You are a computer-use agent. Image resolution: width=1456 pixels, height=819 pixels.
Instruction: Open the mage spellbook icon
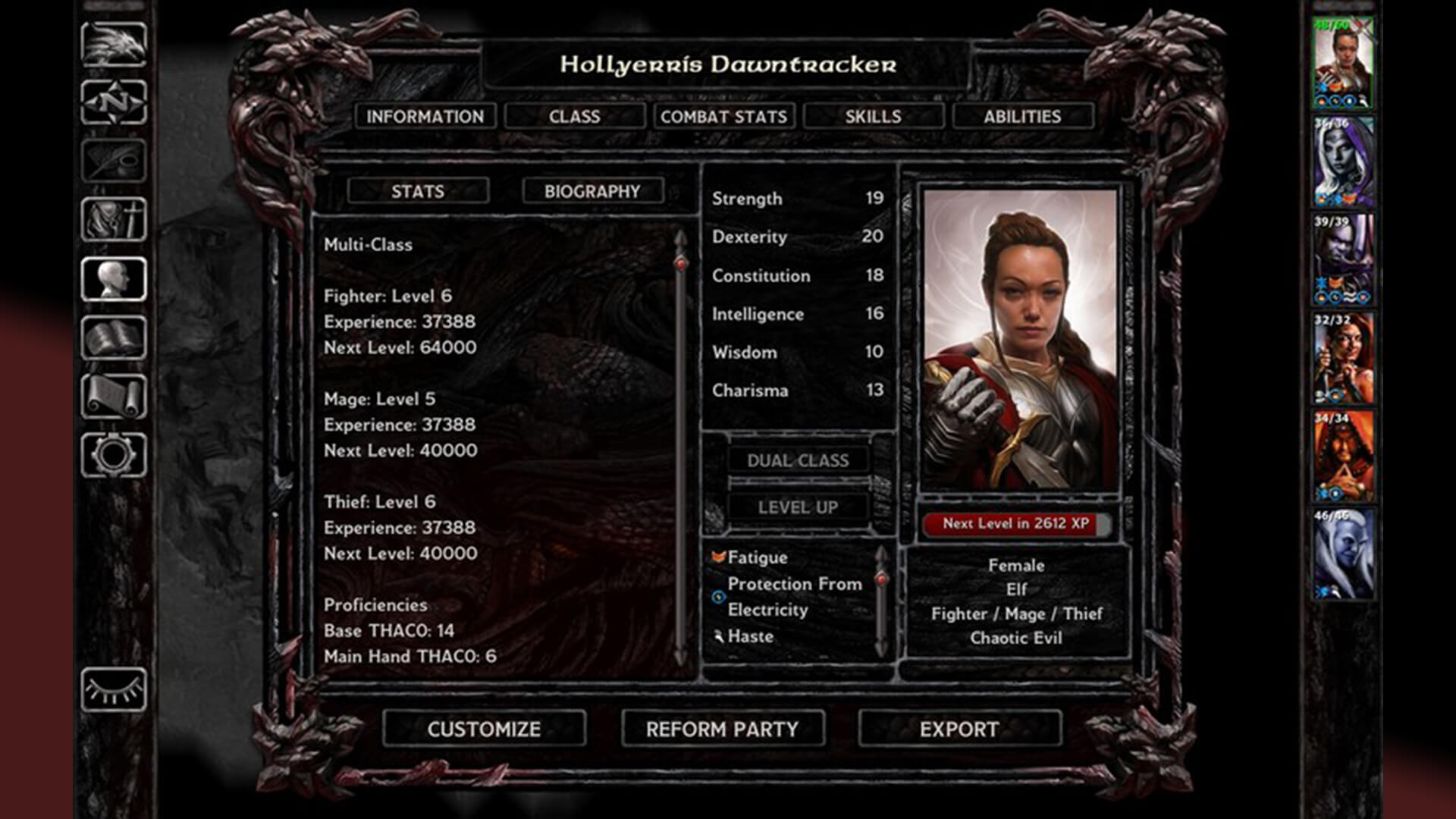pos(114,335)
